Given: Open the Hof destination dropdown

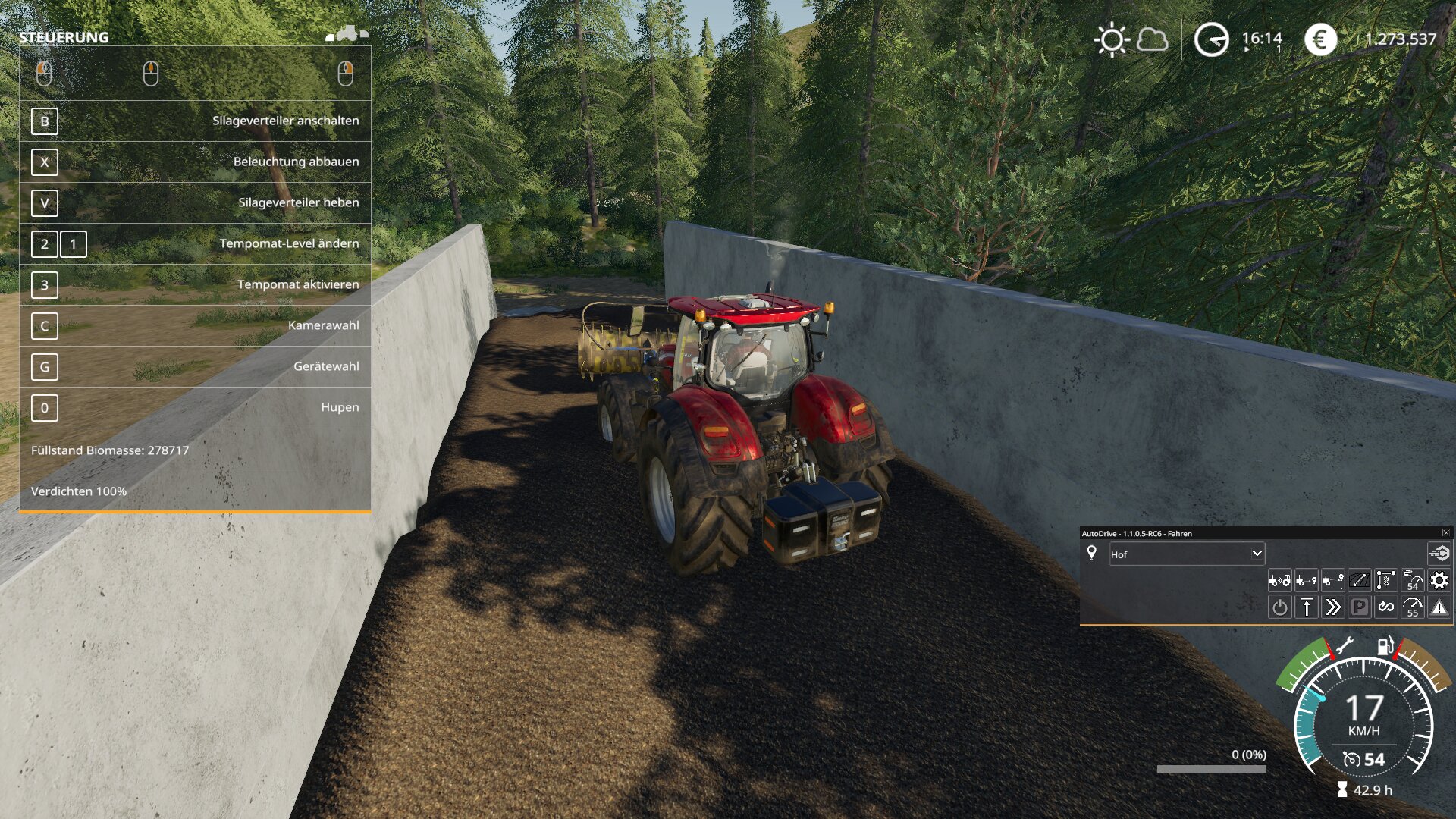Looking at the screenshot, I should point(1257,554).
